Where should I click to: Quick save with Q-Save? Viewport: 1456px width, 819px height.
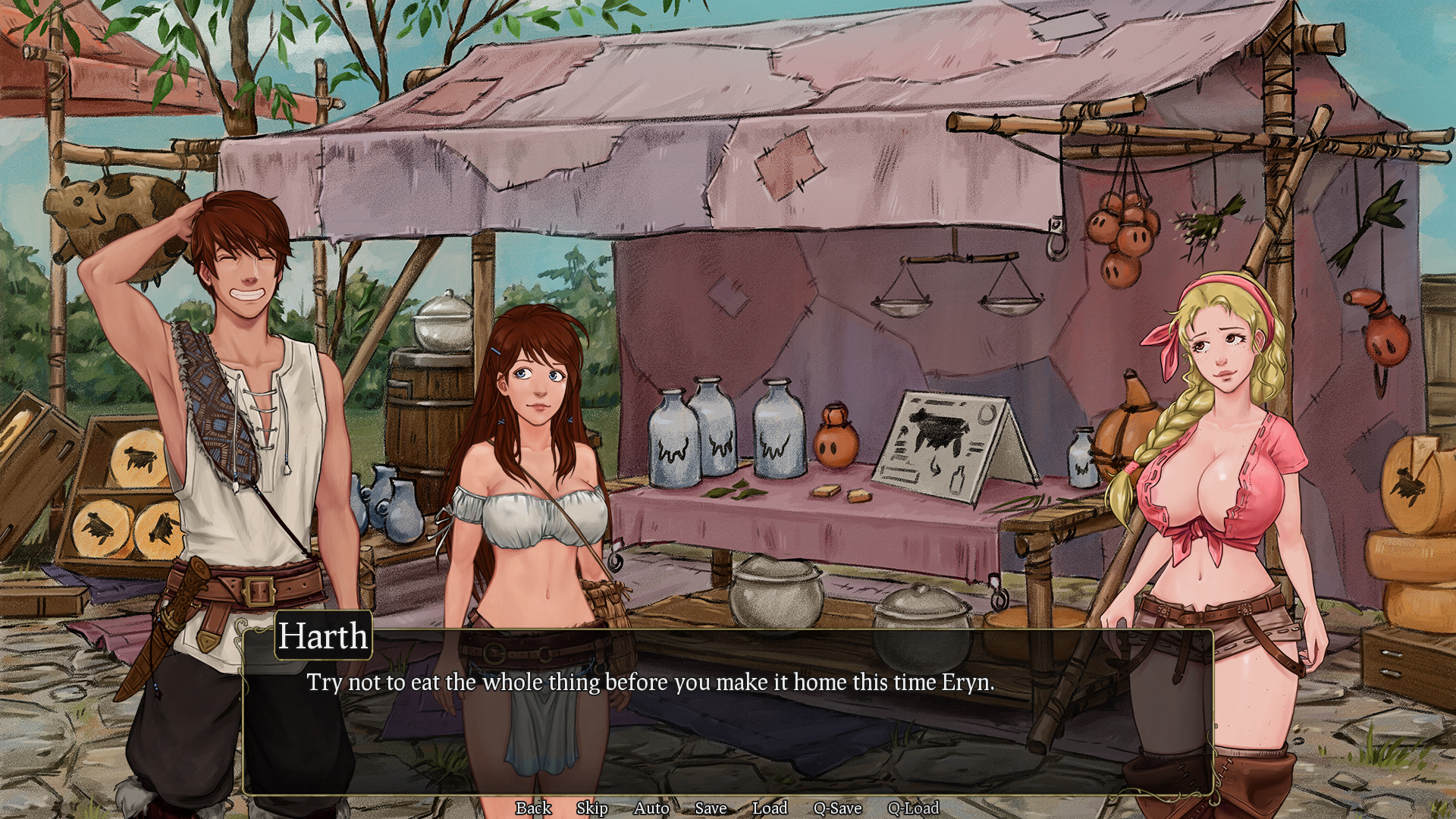tap(837, 808)
